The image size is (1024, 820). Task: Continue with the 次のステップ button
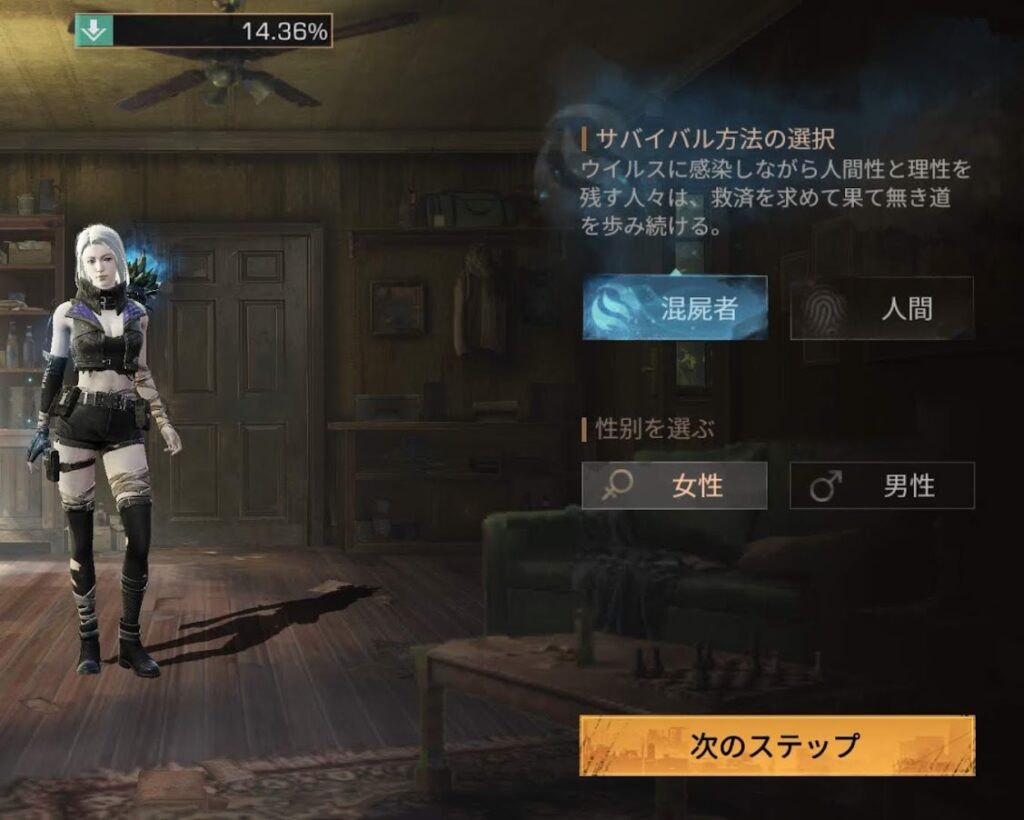(x=776, y=745)
